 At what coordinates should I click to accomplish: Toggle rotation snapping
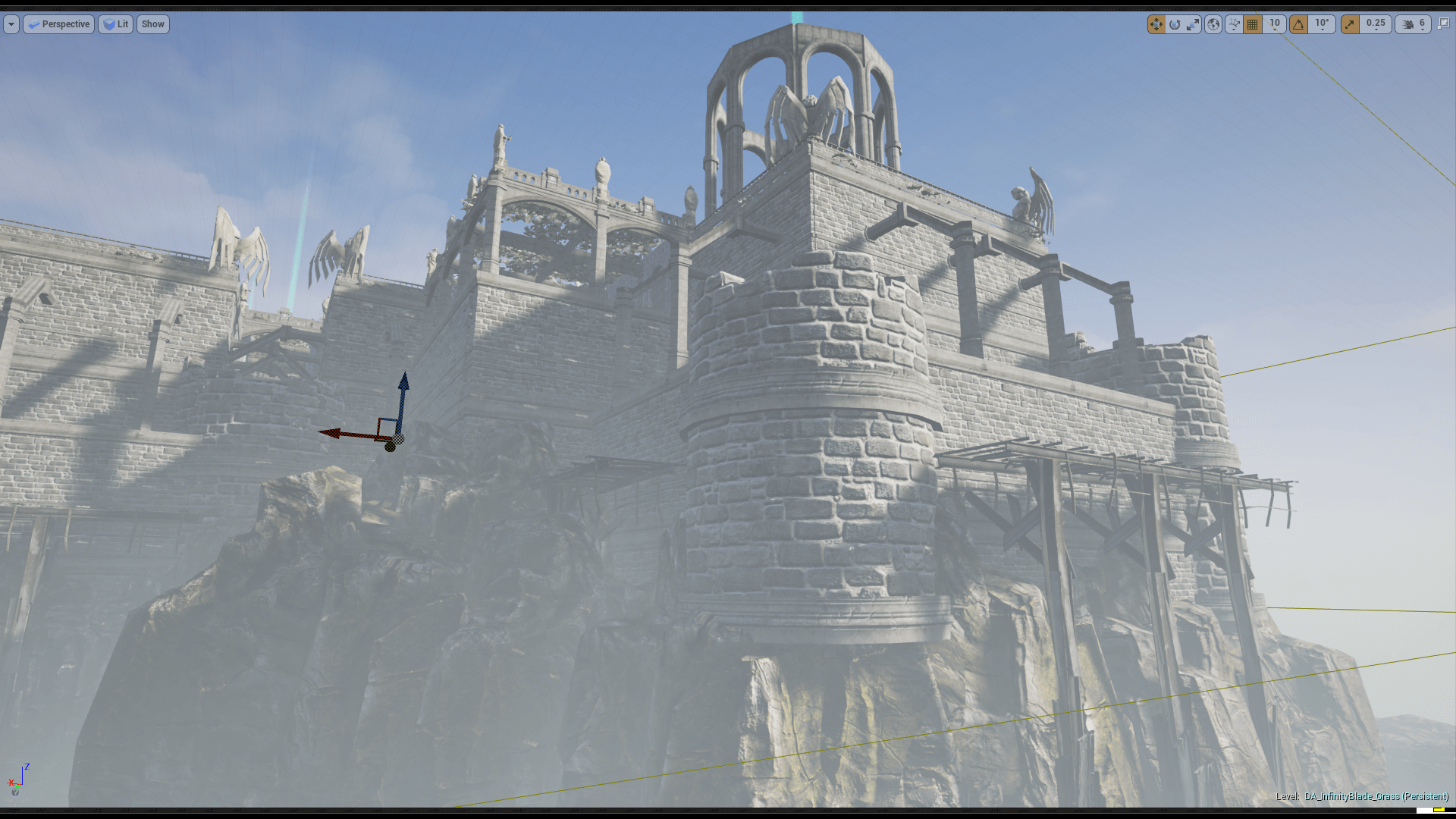pos(1298,24)
